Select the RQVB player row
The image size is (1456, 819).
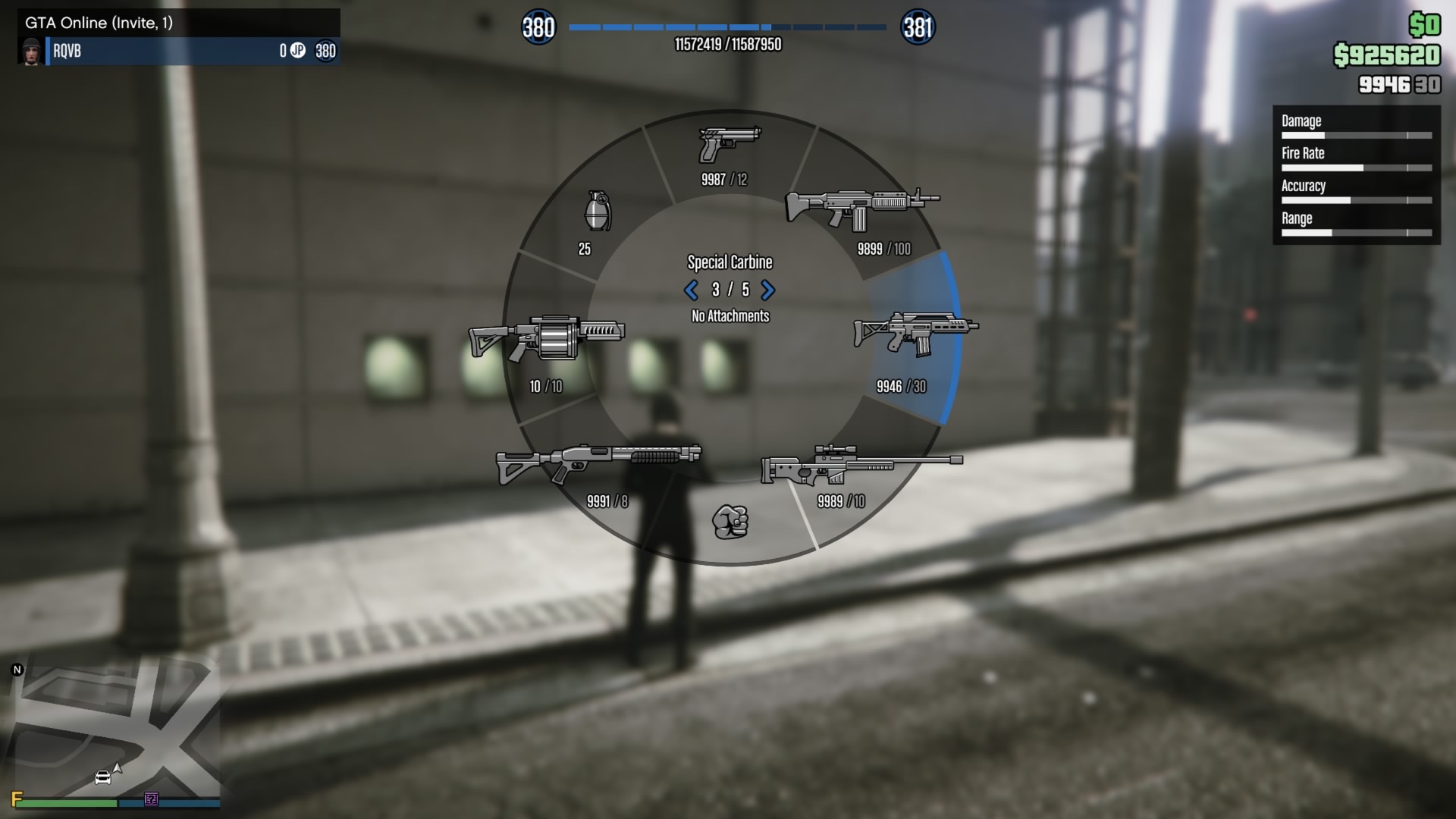click(179, 51)
